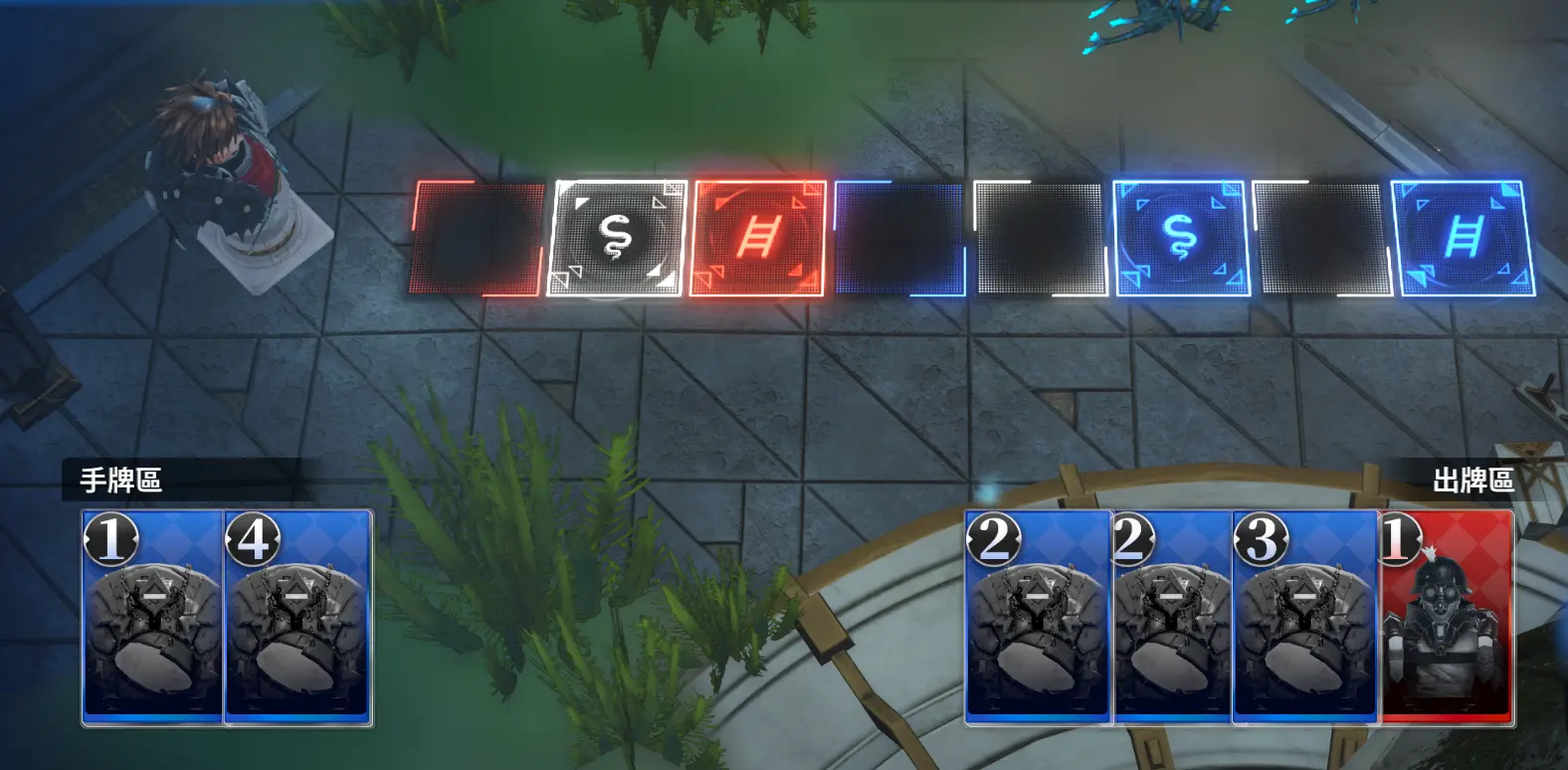Screen dimensions: 1568x770
Task: Click the blue ladder board tile
Action: pos(1463,239)
